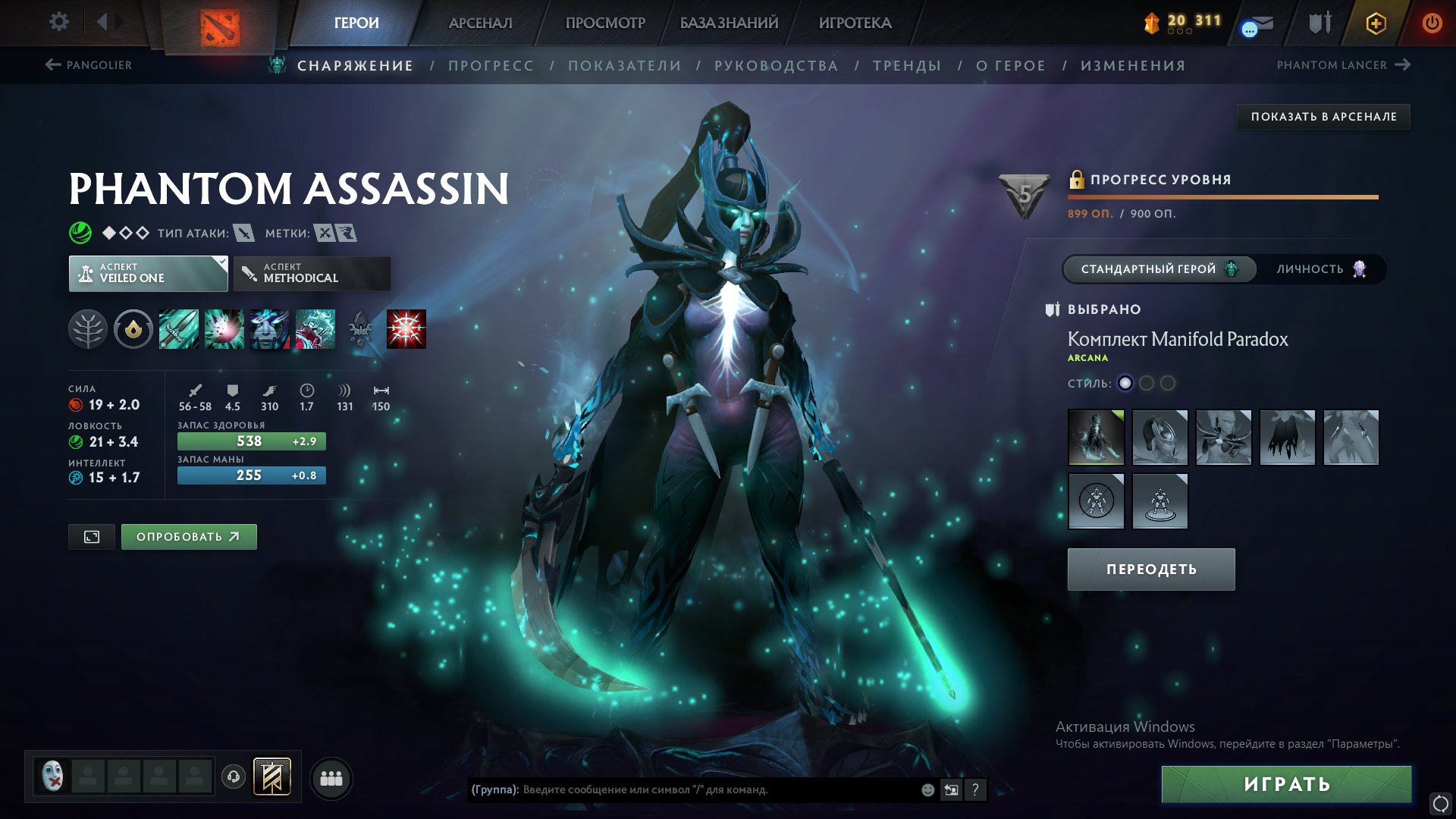The image size is (1456, 819).
Task: Open the База знаний tab
Action: point(729,23)
